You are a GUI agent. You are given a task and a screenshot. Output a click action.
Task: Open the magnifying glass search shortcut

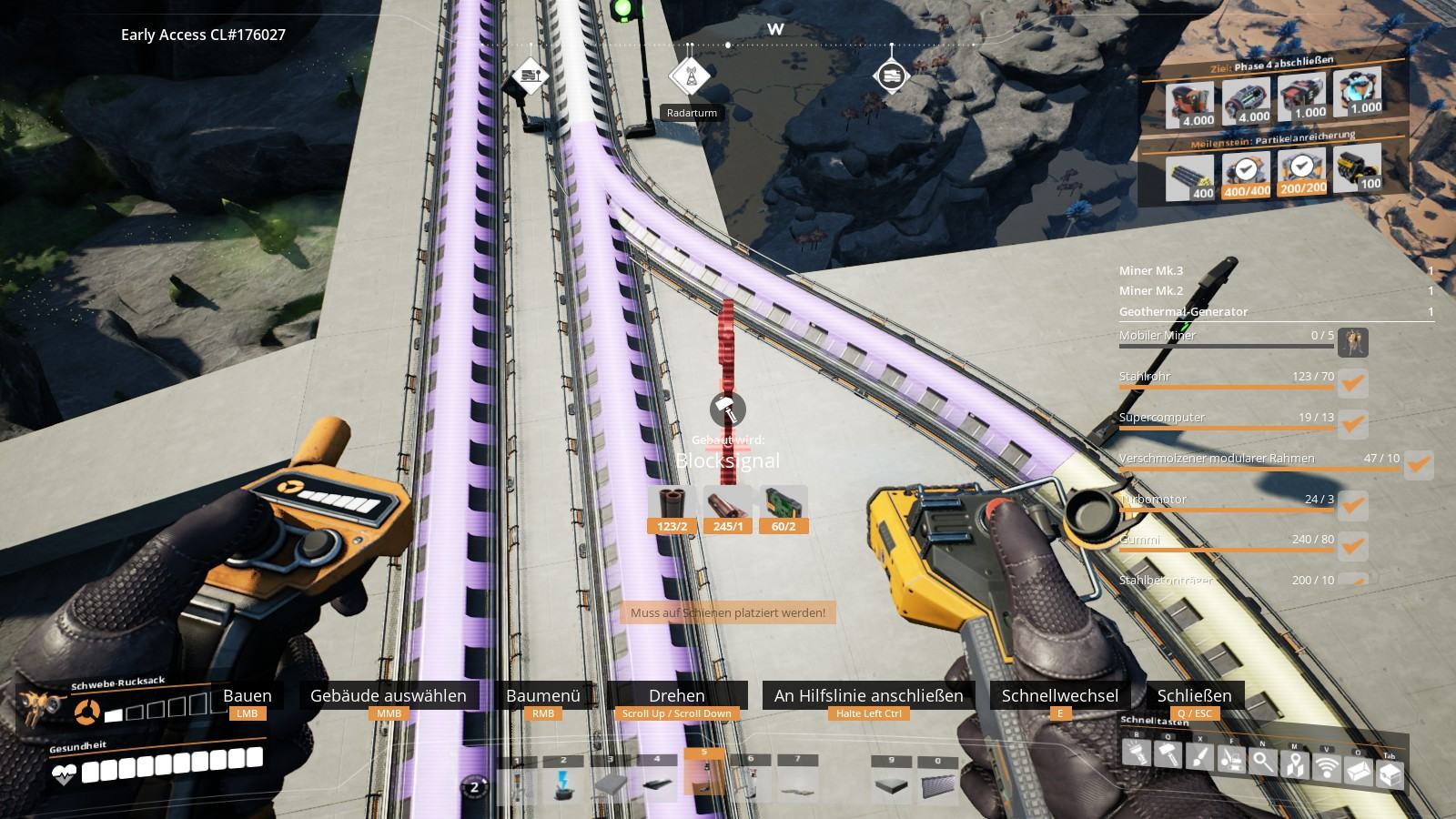(x=1263, y=762)
